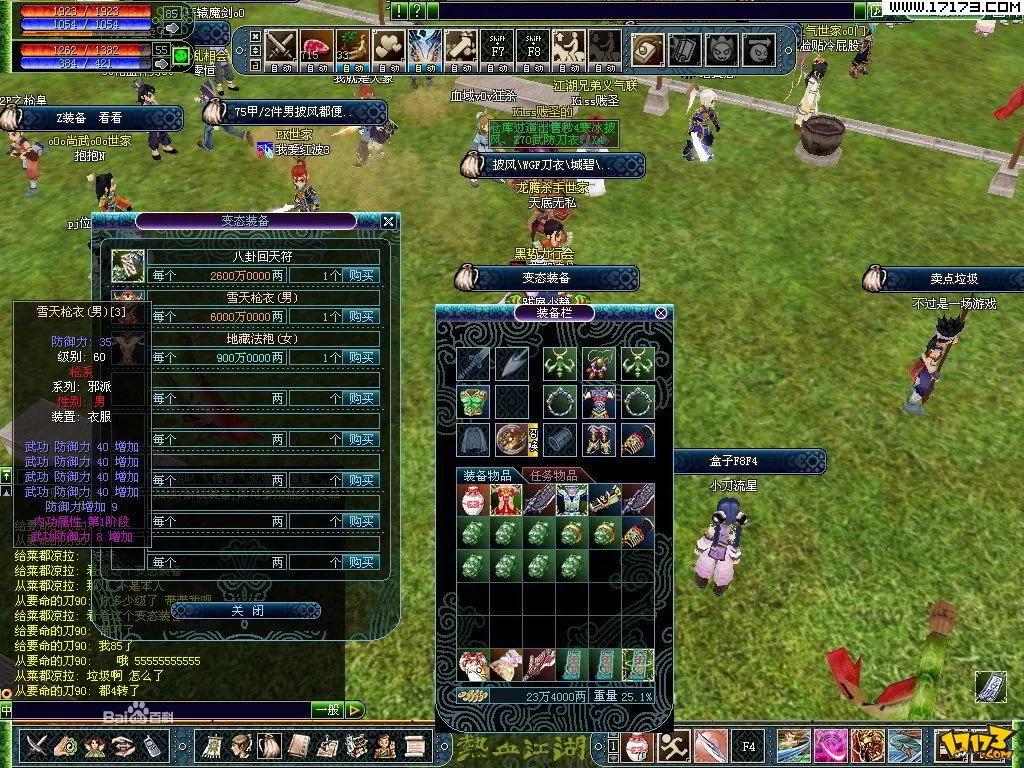Select the white potion jar in inventory
This screenshot has height=768, width=1024.
tap(472, 500)
